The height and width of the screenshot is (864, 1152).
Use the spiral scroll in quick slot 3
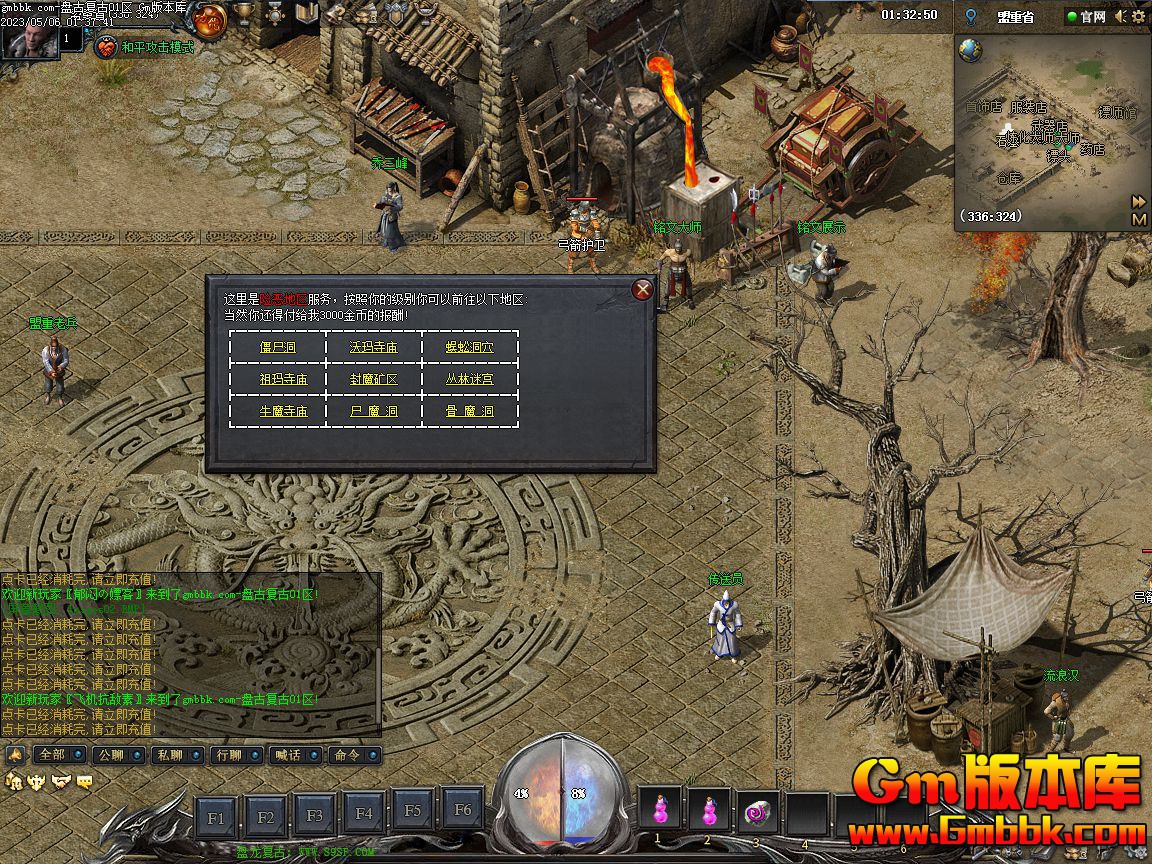point(756,810)
